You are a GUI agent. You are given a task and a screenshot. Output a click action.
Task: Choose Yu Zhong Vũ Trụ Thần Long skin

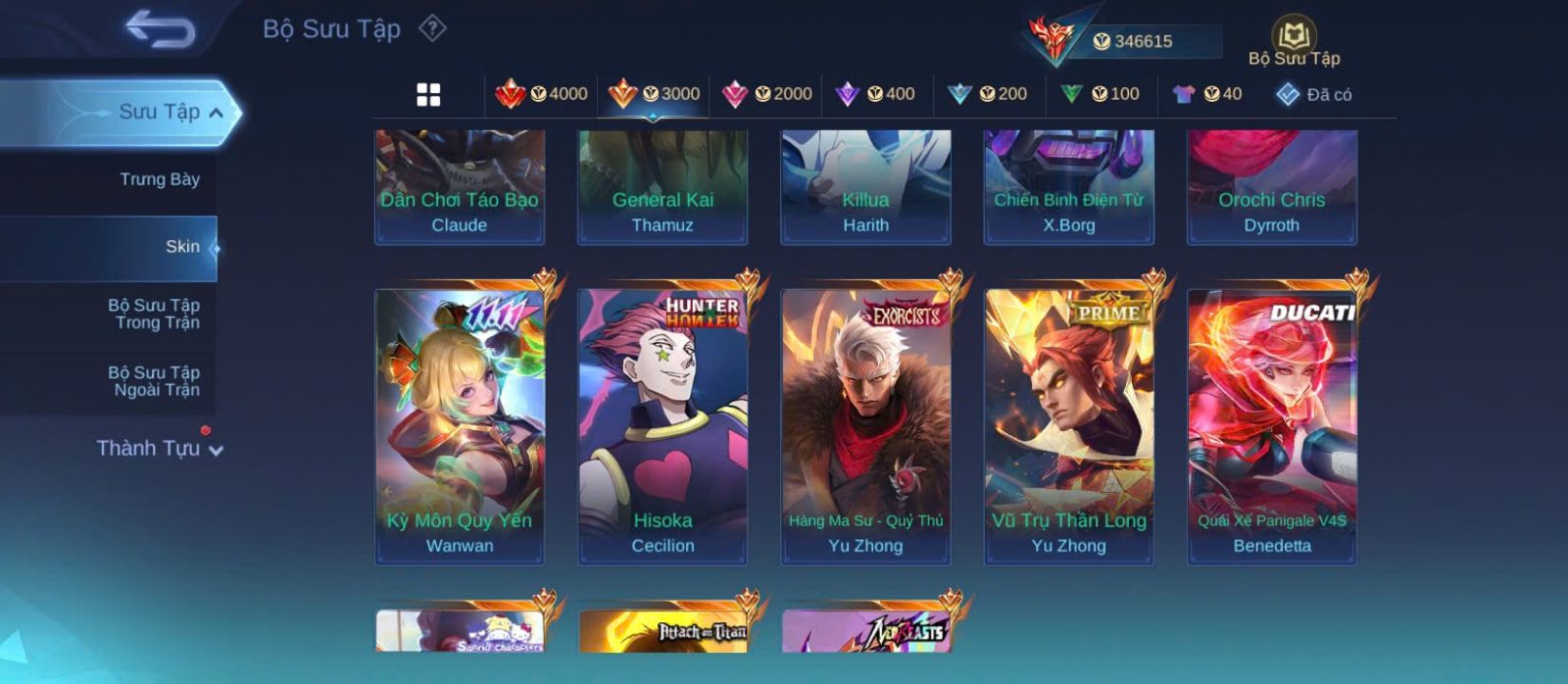[x=1068, y=426]
